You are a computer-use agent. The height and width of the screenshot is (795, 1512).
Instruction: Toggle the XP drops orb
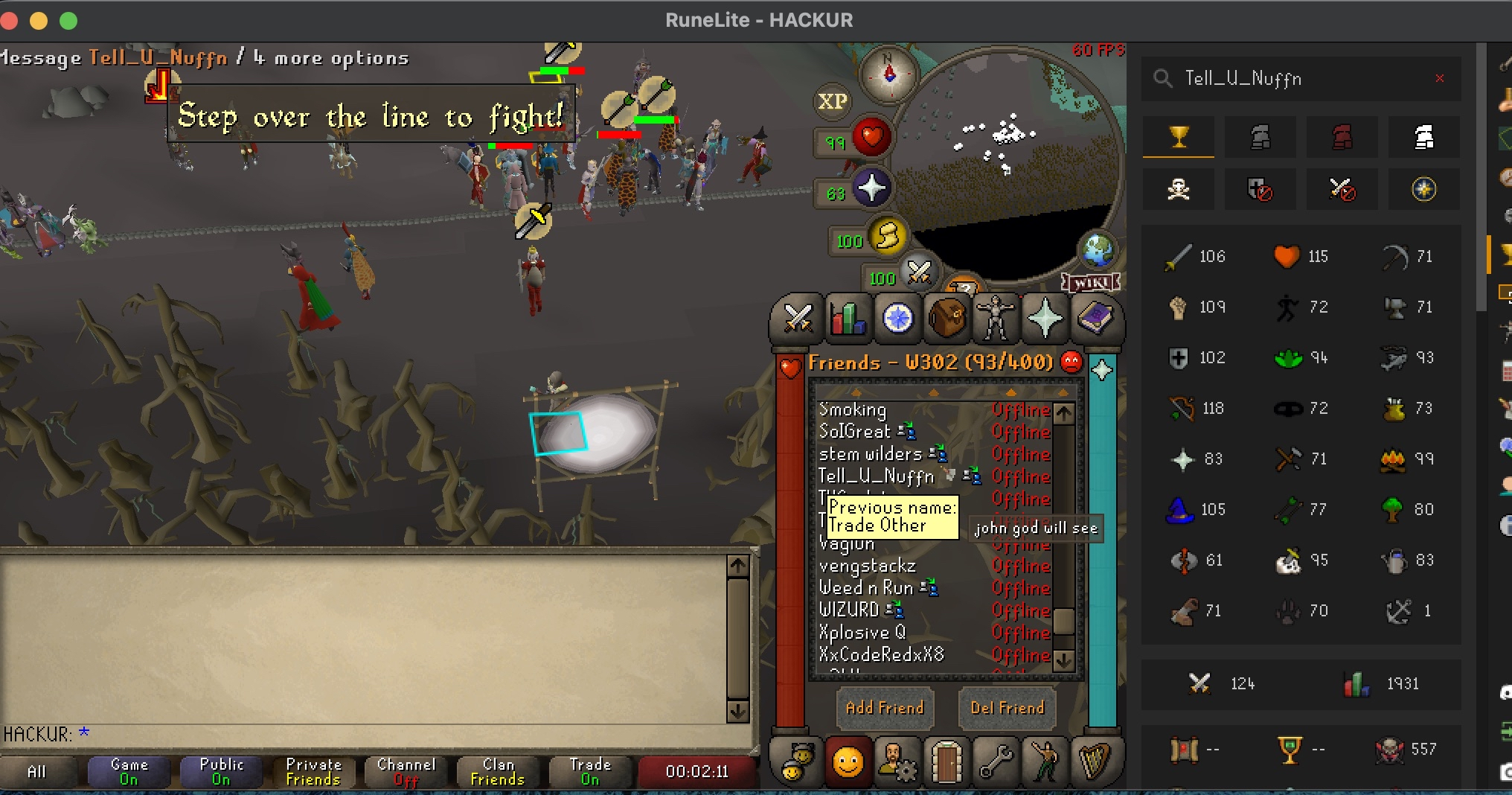pyautogui.click(x=833, y=101)
